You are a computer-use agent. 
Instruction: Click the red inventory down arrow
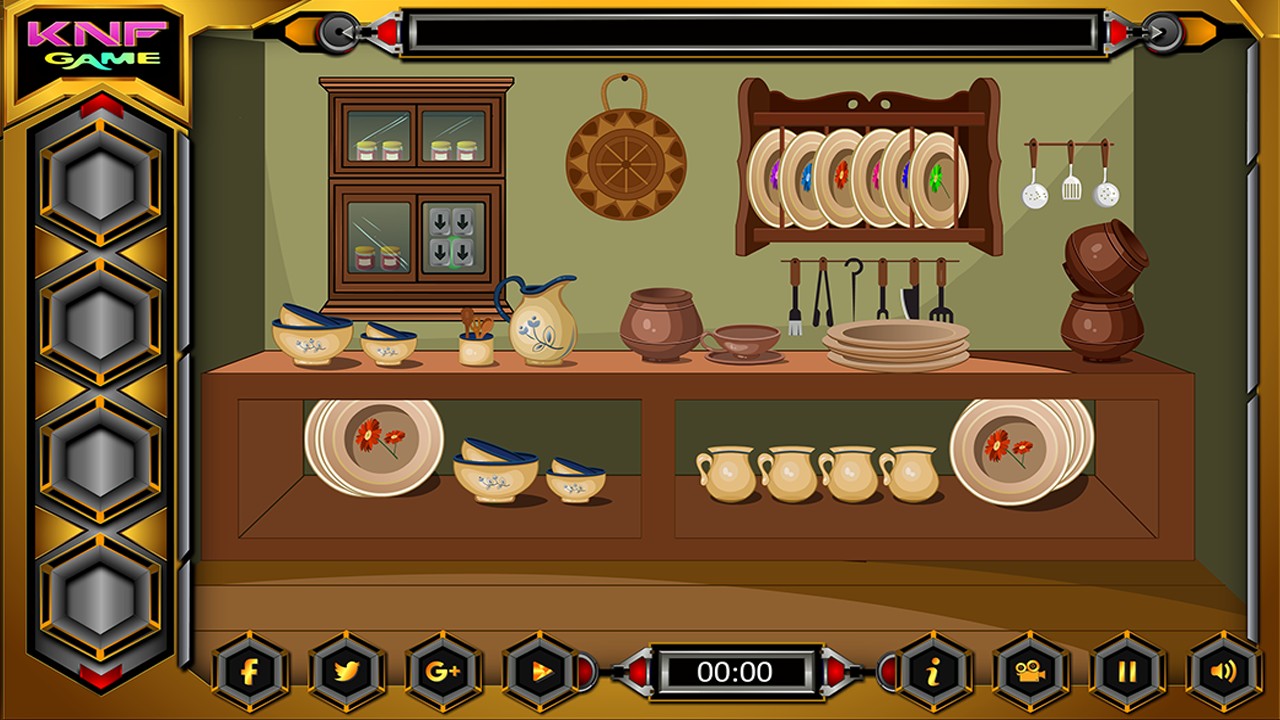tap(100, 677)
